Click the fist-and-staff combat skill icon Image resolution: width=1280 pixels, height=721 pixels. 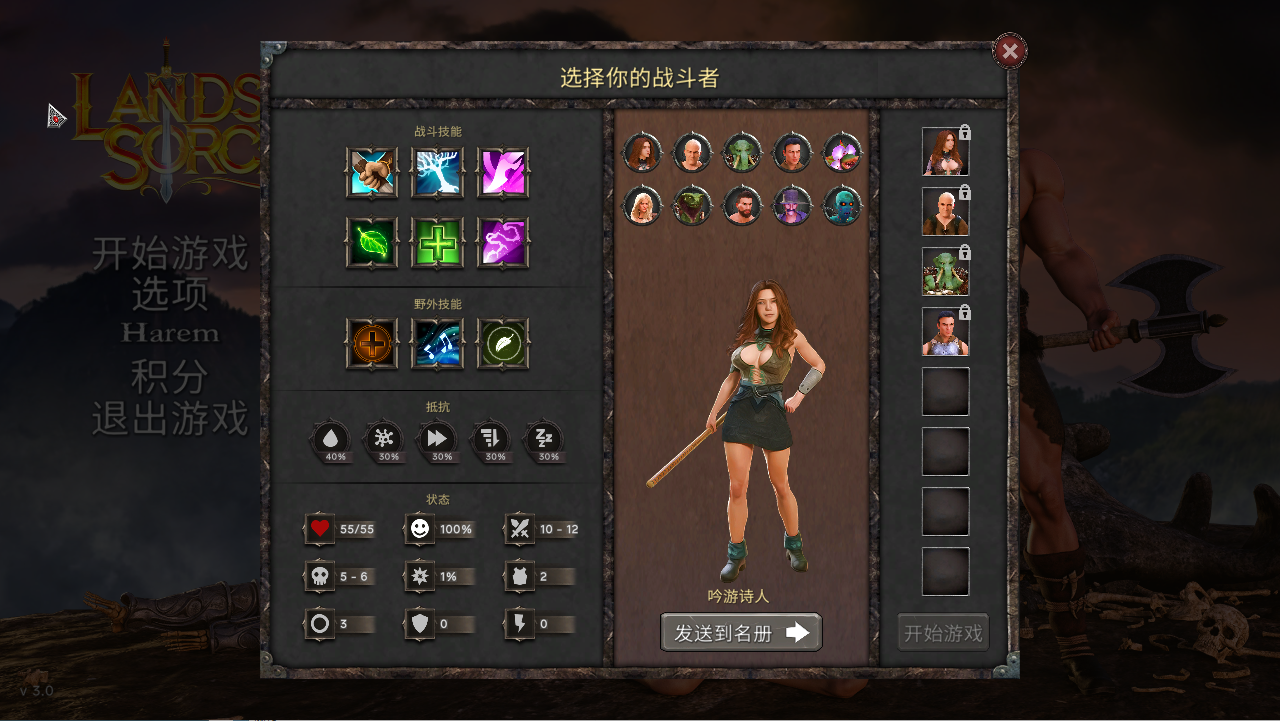pos(372,173)
